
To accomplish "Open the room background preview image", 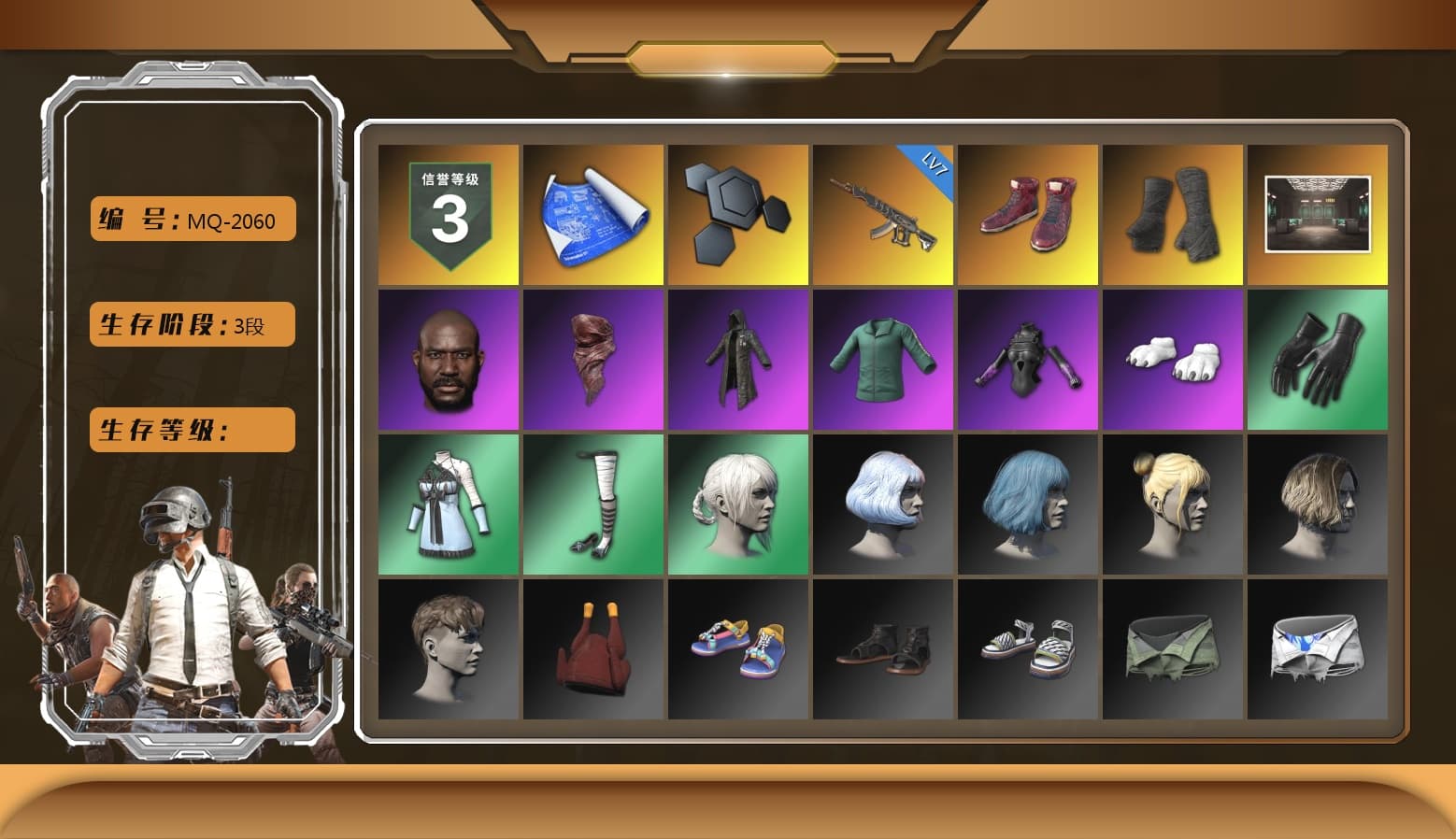I will pyautogui.click(x=1319, y=213).
